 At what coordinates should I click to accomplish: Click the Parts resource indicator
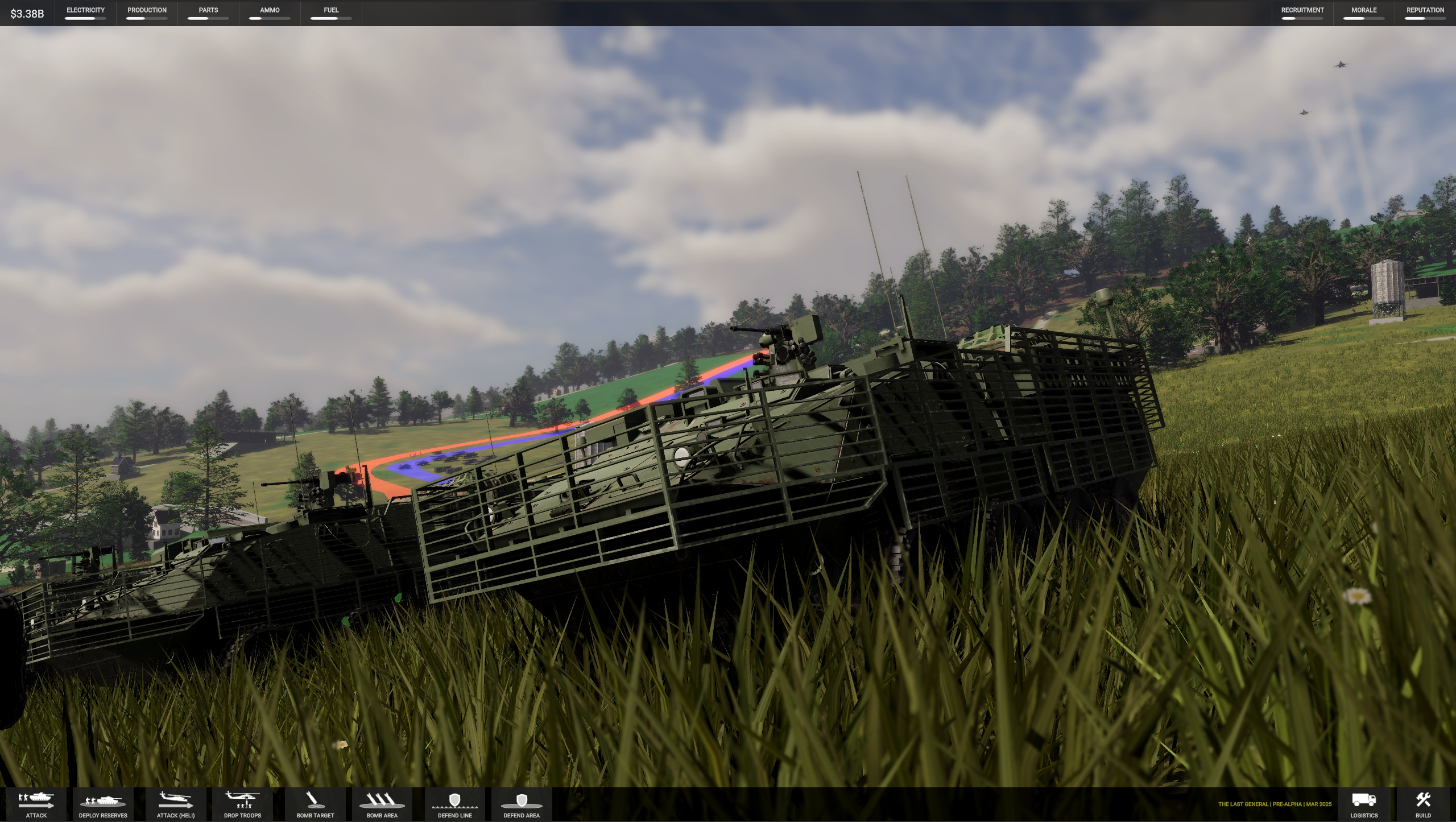click(208, 13)
